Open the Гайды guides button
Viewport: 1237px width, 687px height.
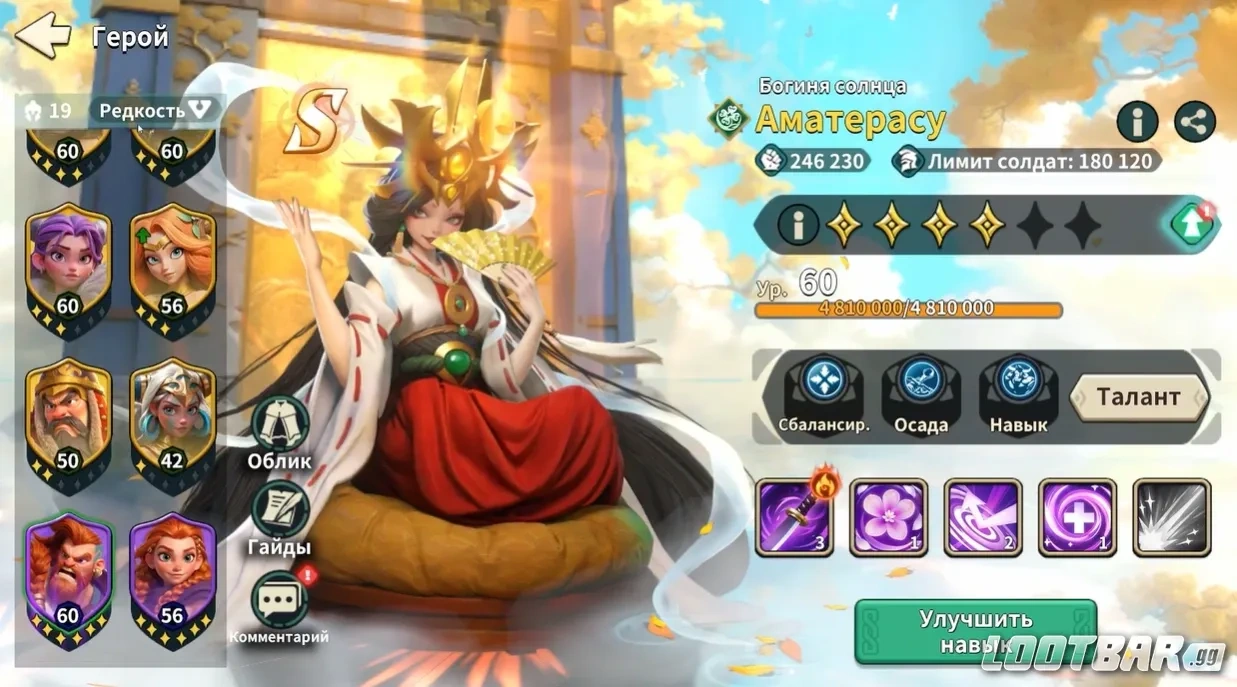(x=280, y=515)
